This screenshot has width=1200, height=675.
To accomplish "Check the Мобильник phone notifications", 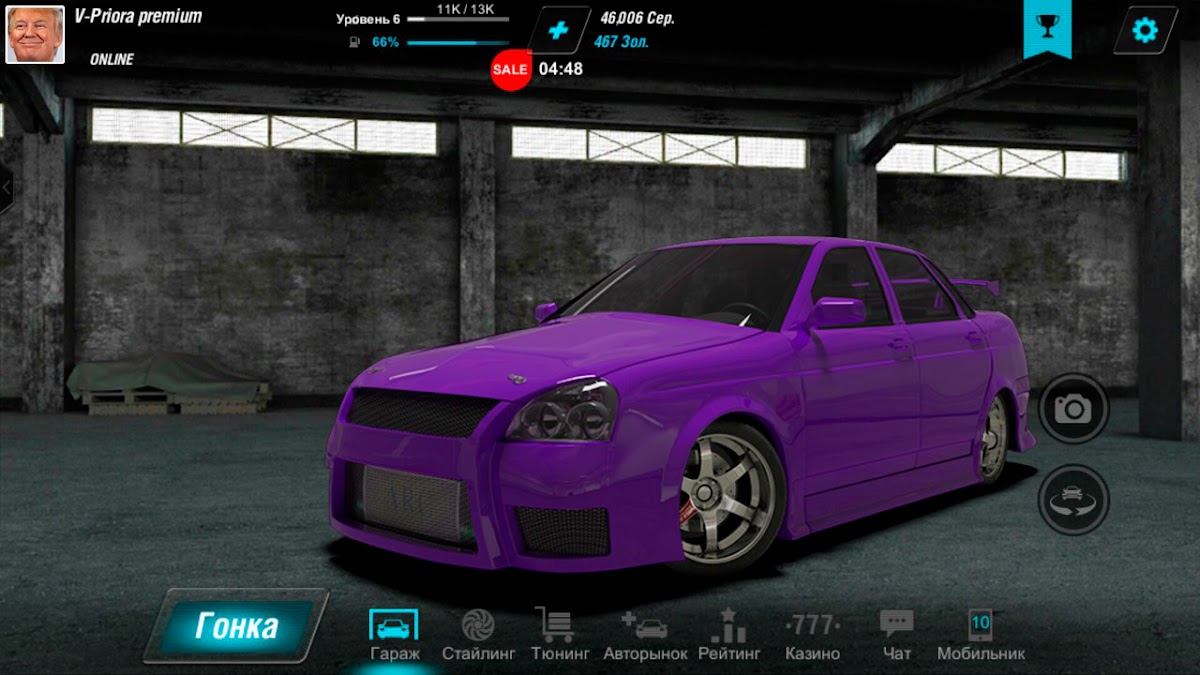I will [981, 635].
